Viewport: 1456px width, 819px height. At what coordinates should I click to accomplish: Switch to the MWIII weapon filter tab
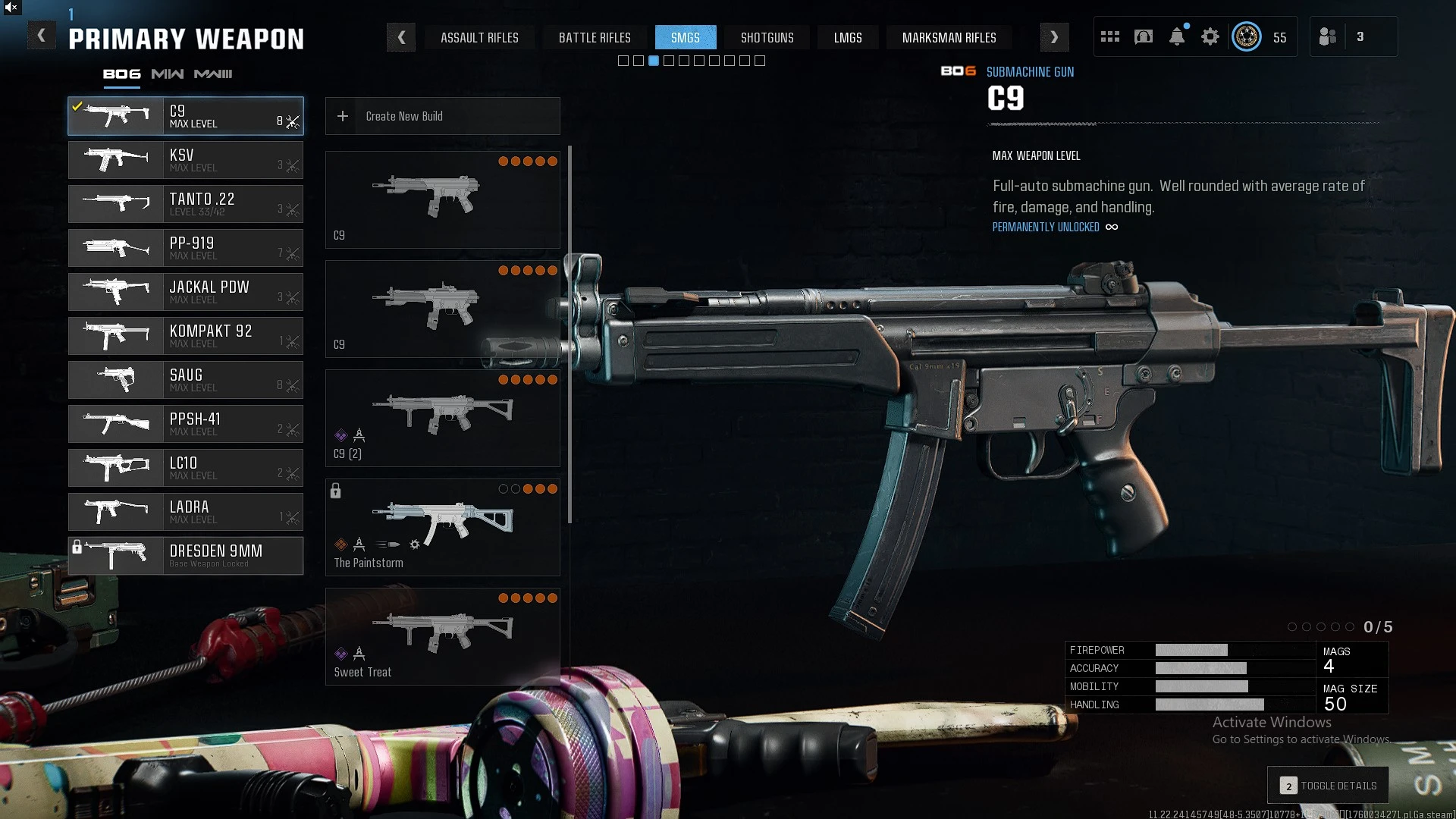click(x=213, y=74)
